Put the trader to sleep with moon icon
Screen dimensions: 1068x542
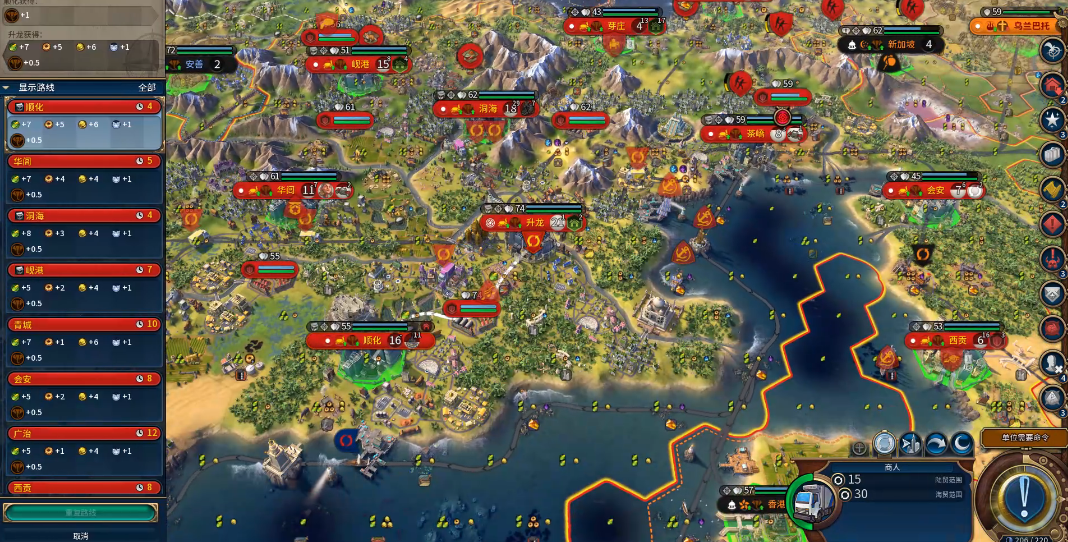click(961, 444)
